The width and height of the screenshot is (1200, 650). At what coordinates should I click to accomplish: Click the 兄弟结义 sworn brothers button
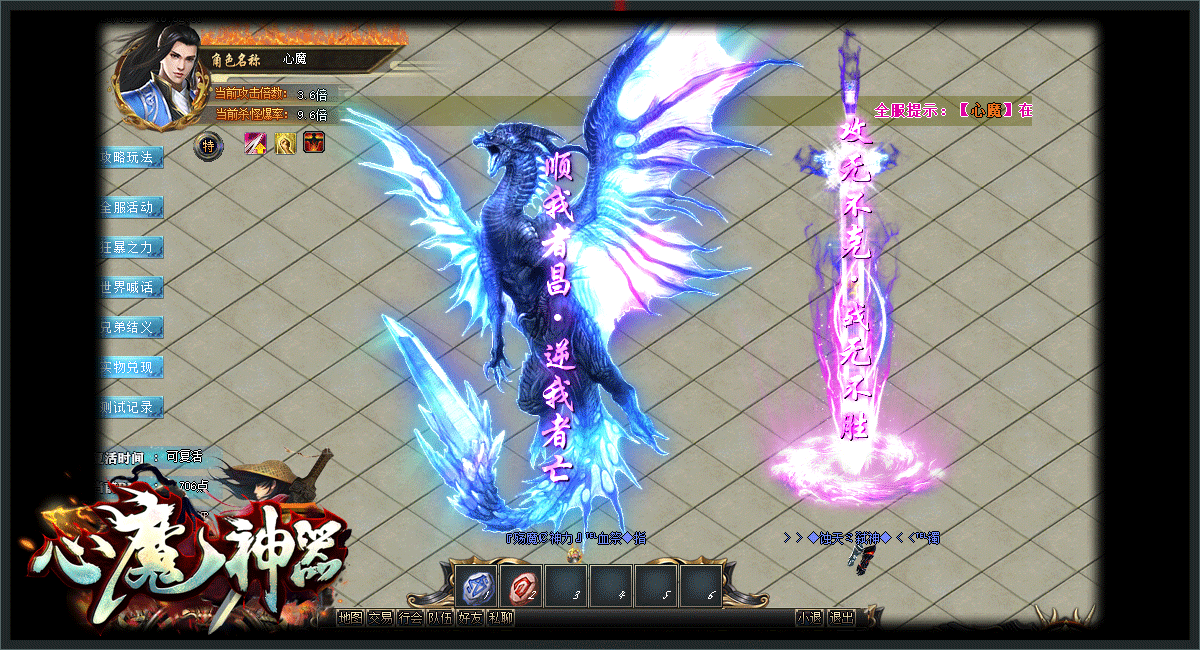[130, 328]
